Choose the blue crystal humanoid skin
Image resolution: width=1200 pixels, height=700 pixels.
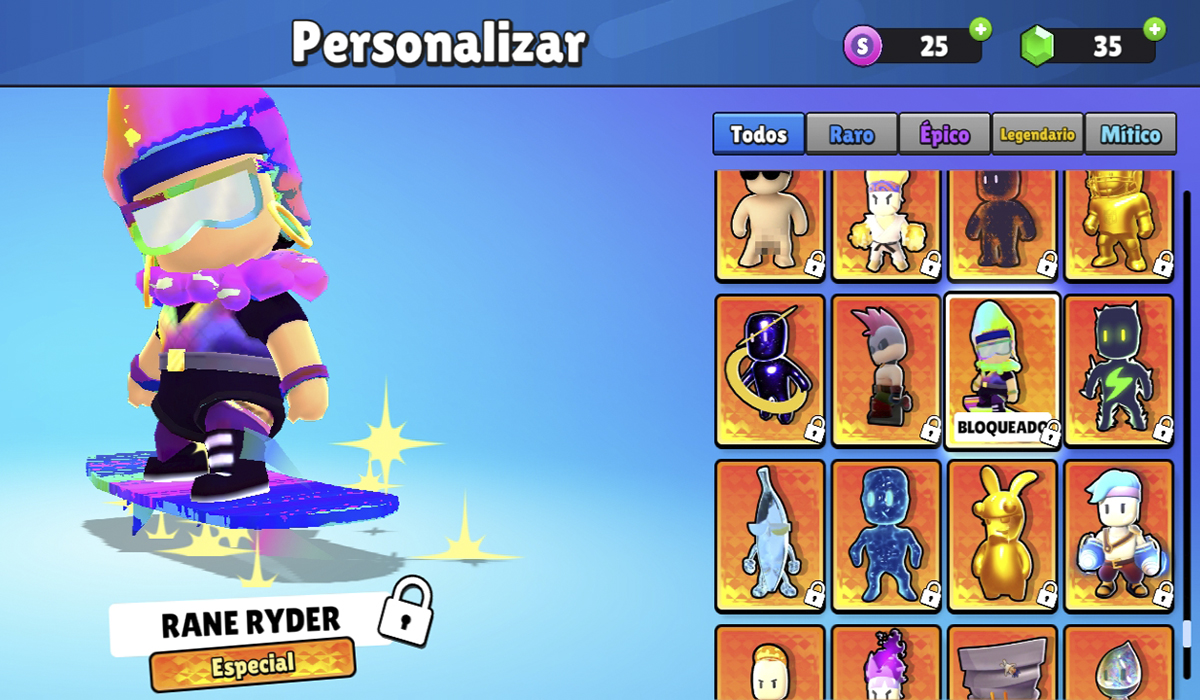coord(886,536)
